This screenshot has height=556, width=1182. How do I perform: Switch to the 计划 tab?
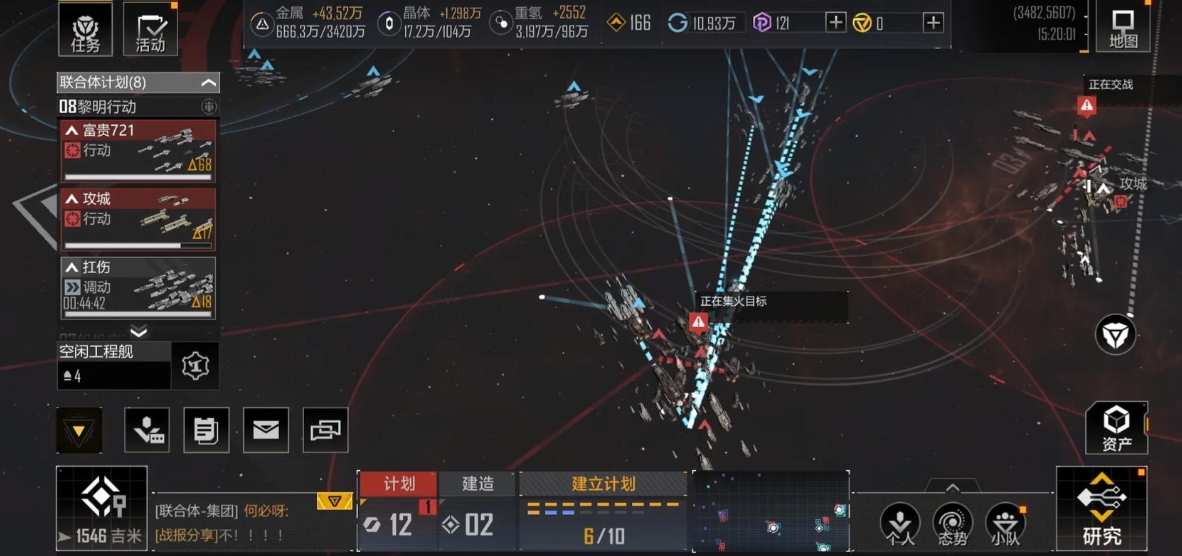pyautogui.click(x=399, y=484)
